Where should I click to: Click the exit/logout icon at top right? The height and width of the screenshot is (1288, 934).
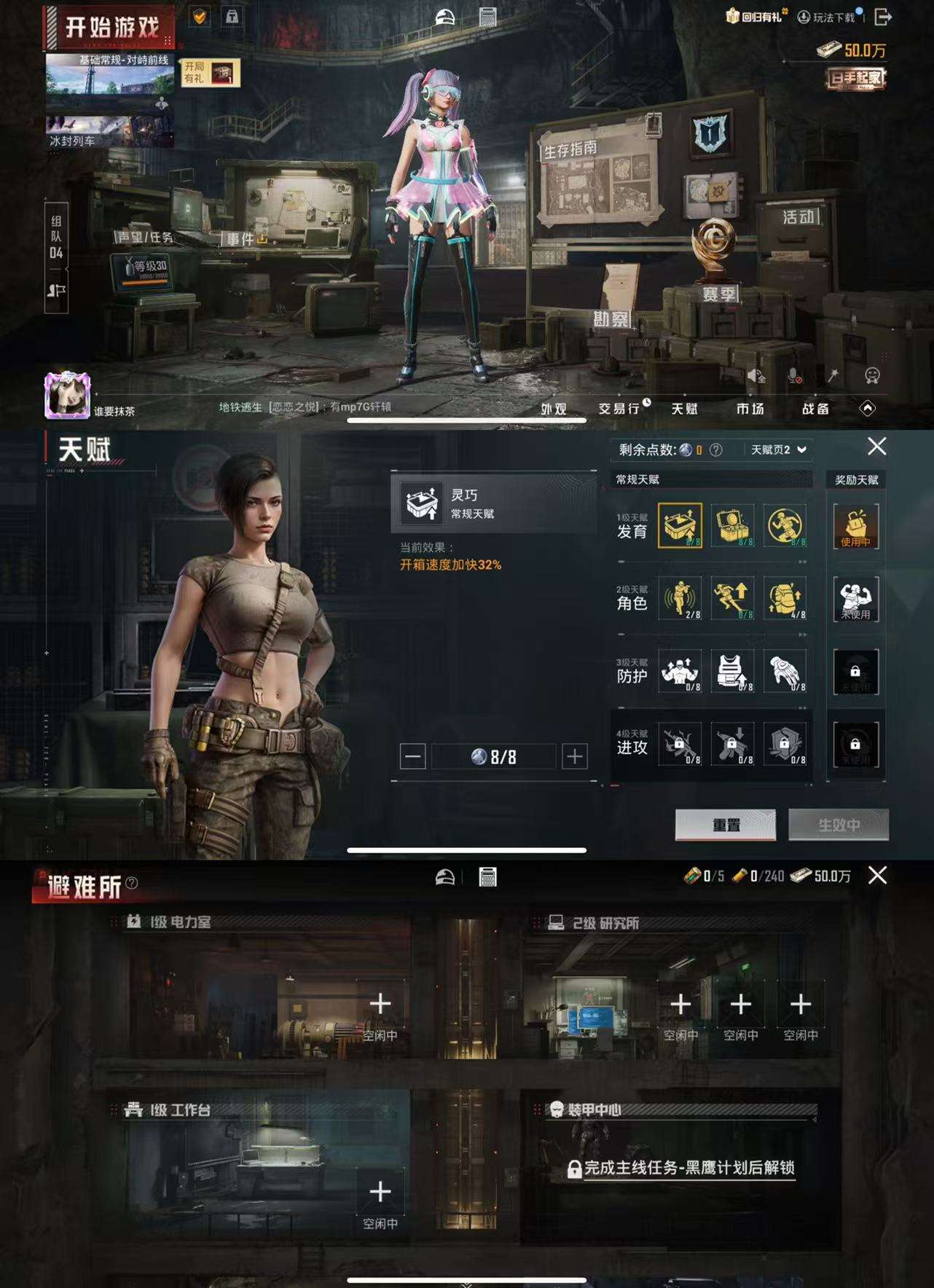pos(884,17)
